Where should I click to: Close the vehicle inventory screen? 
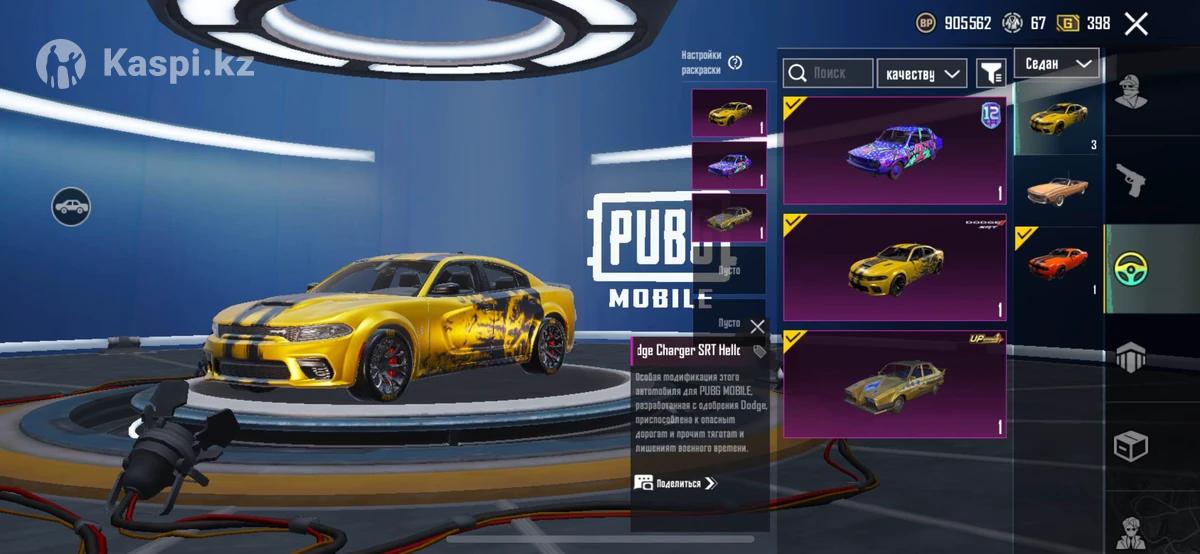1136,24
